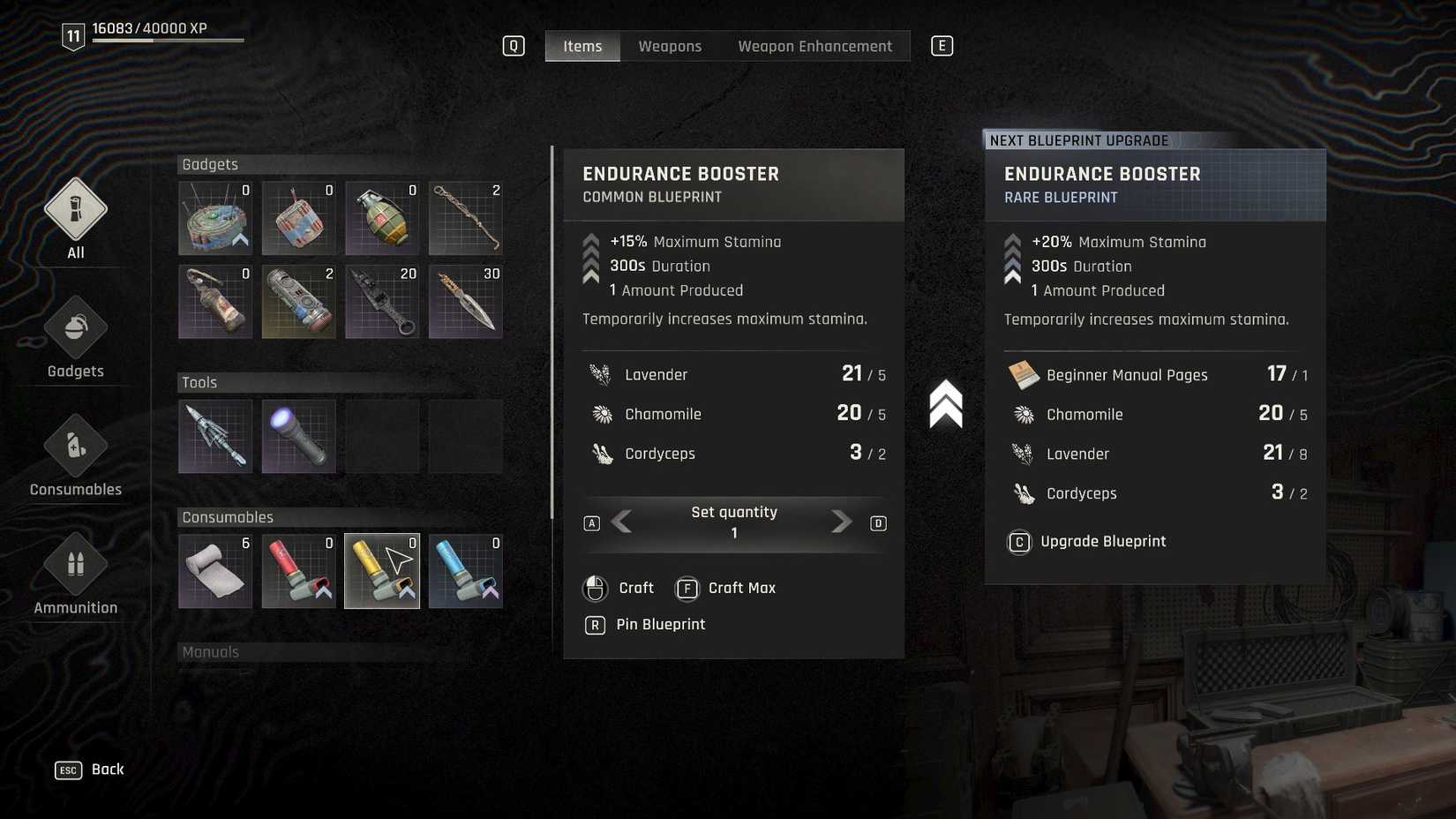The height and width of the screenshot is (819, 1456).
Task: Click the XP progress bar at top left
Action: pyautogui.click(x=168, y=39)
